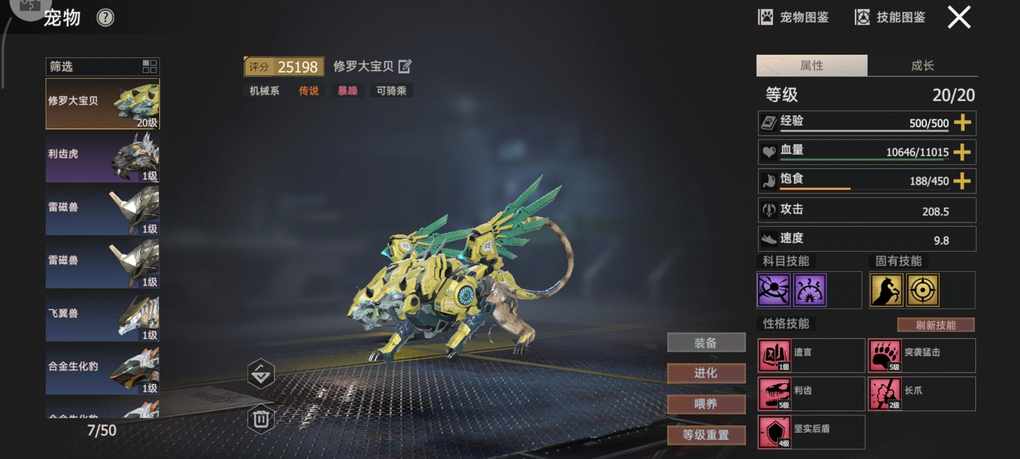Edit the pet name with the pencil icon
The width and height of the screenshot is (1020, 459).
405,67
